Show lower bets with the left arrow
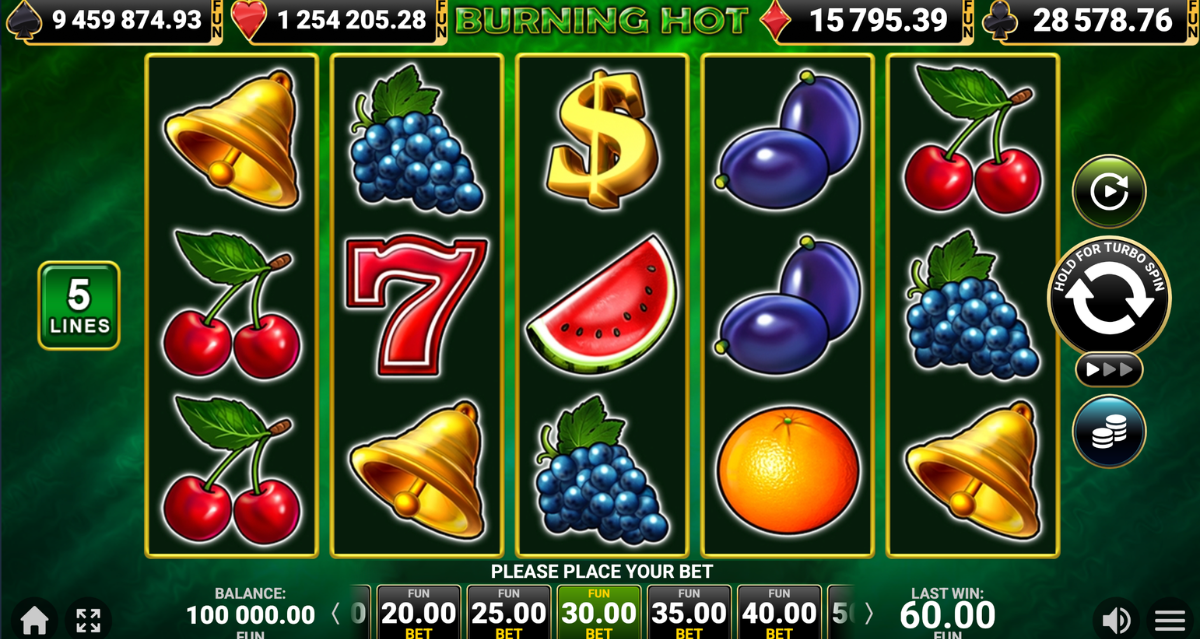This screenshot has width=1200, height=639. coord(336,613)
